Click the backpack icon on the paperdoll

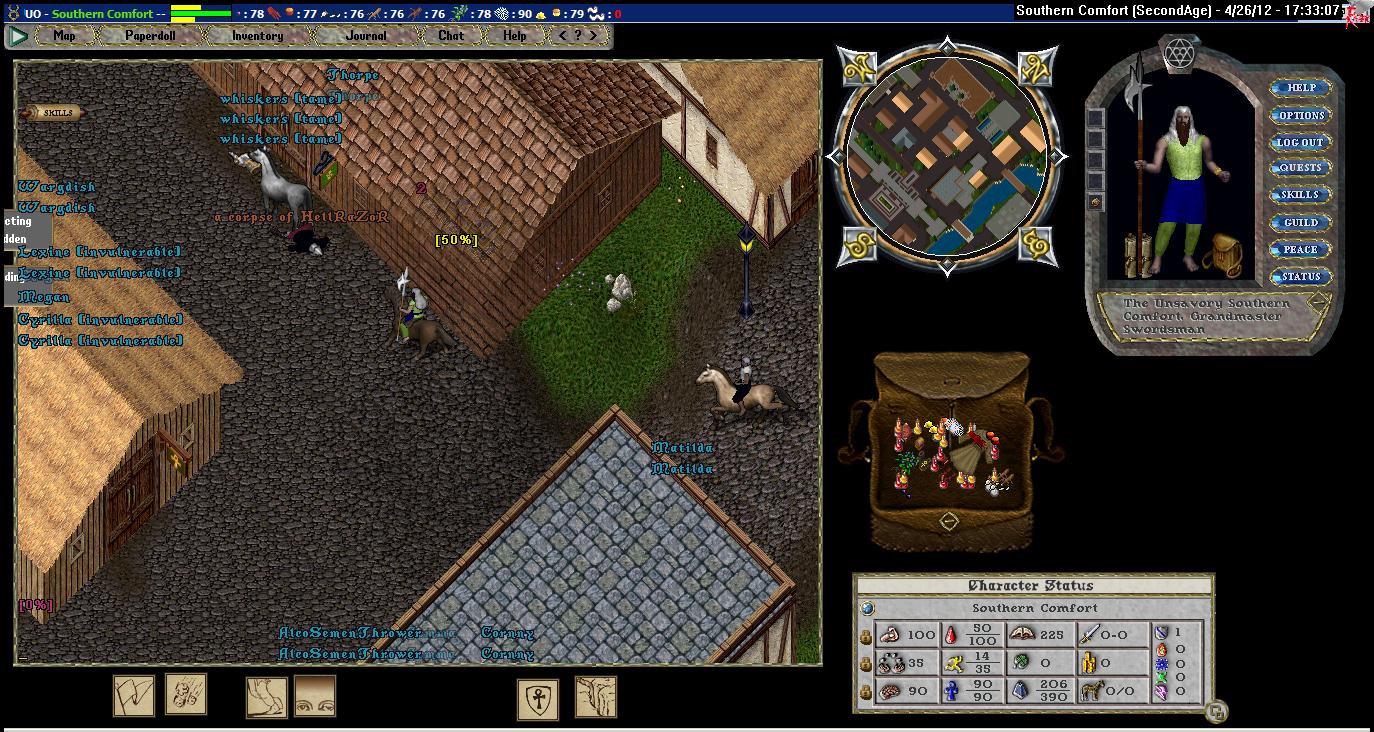[x=1221, y=256]
